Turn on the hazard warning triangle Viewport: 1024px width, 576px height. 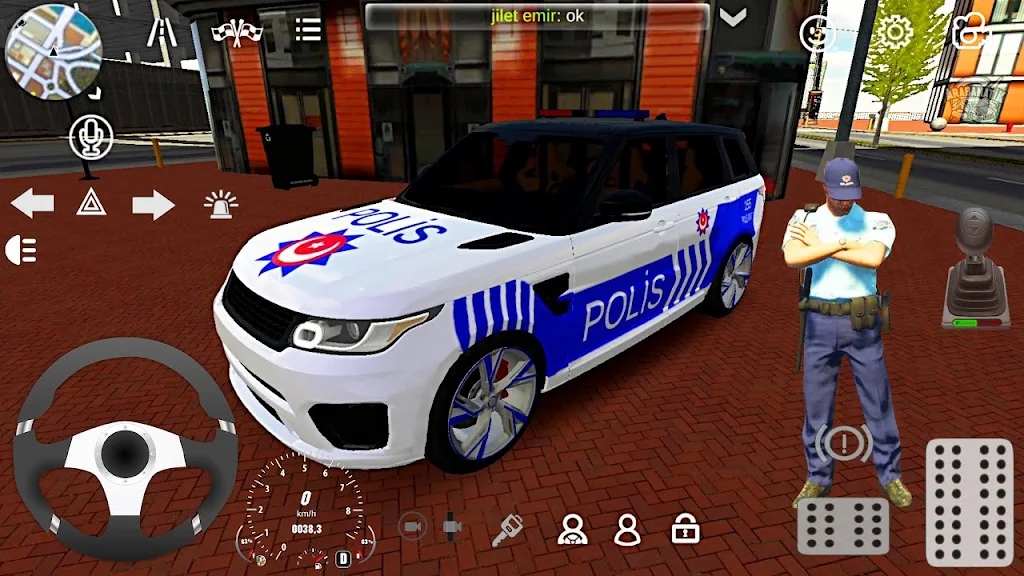(x=91, y=203)
